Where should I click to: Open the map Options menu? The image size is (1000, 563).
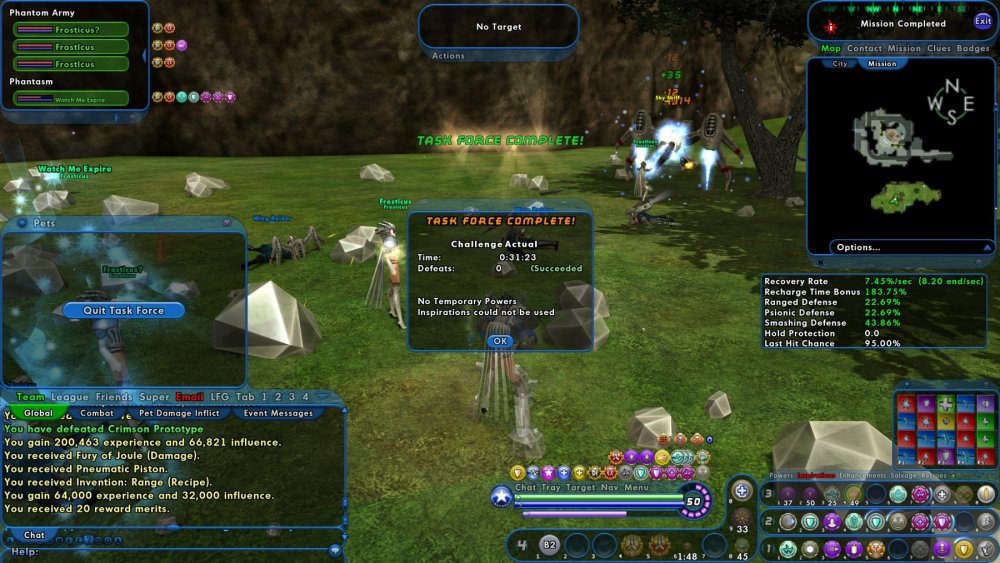click(859, 247)
